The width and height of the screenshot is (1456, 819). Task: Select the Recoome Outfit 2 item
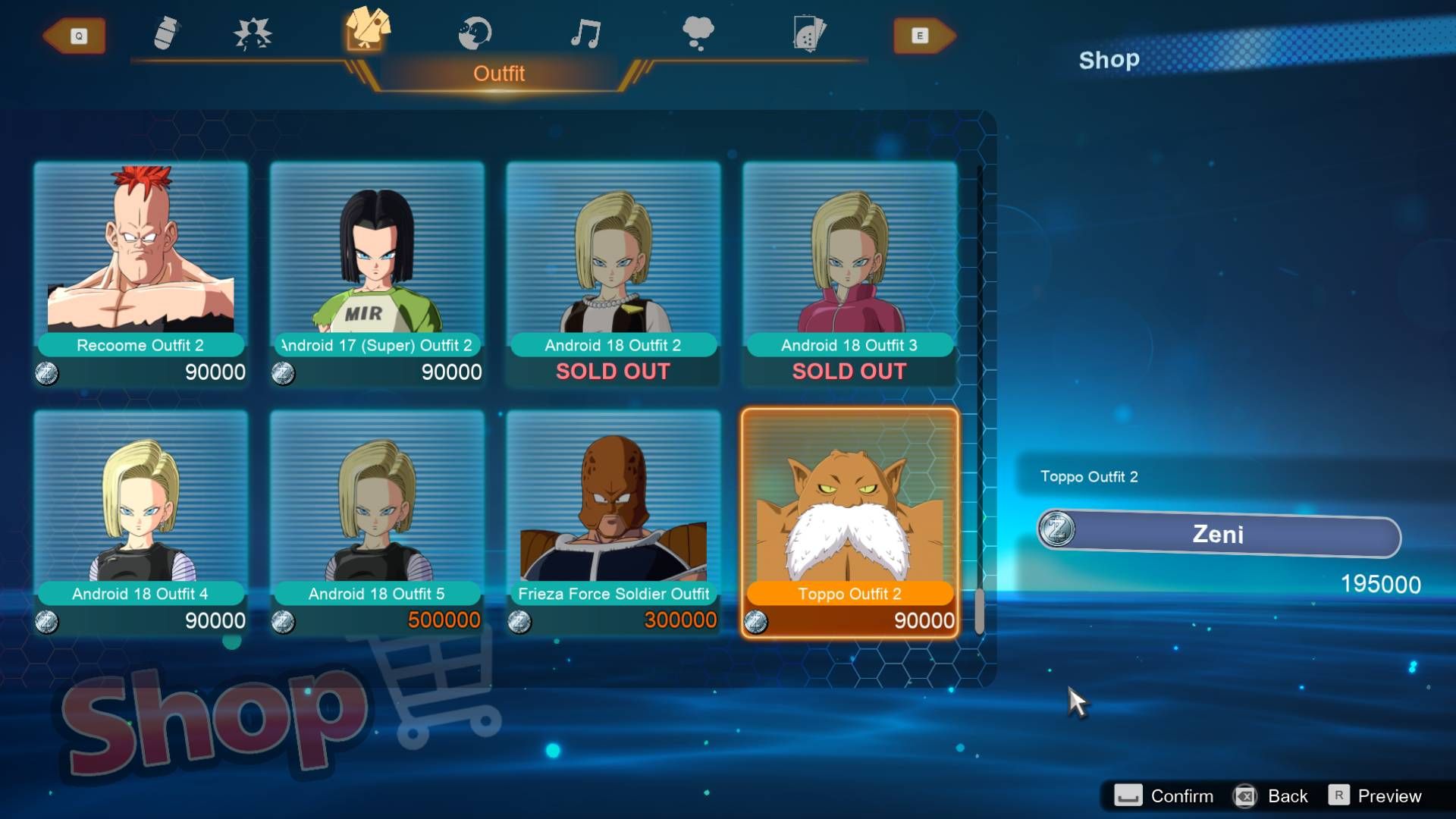[x=141, y=273]
